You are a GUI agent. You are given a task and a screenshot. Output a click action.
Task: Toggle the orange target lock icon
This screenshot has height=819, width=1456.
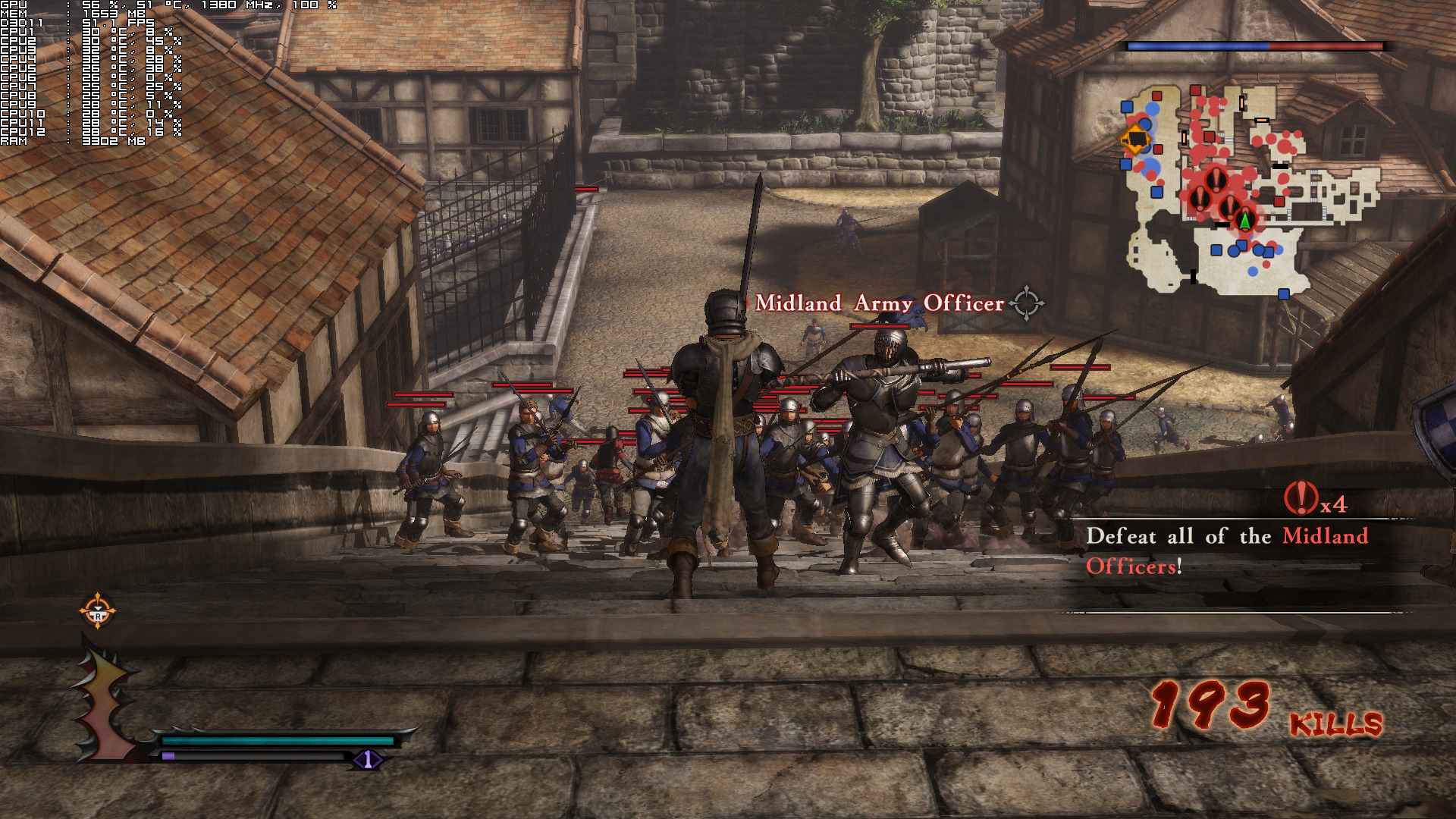[98, 611]
